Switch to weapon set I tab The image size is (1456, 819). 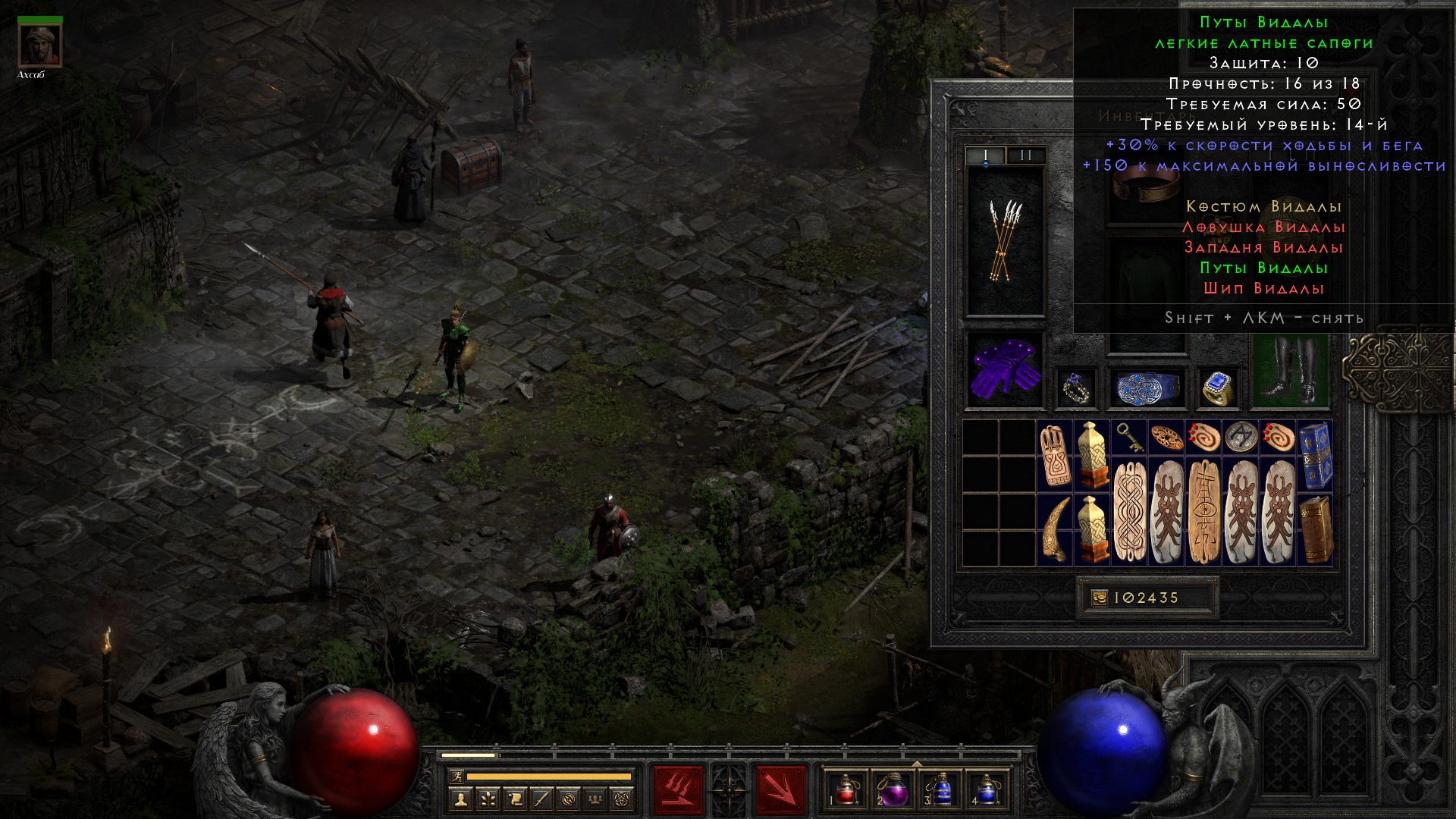(x=985, y=155)
